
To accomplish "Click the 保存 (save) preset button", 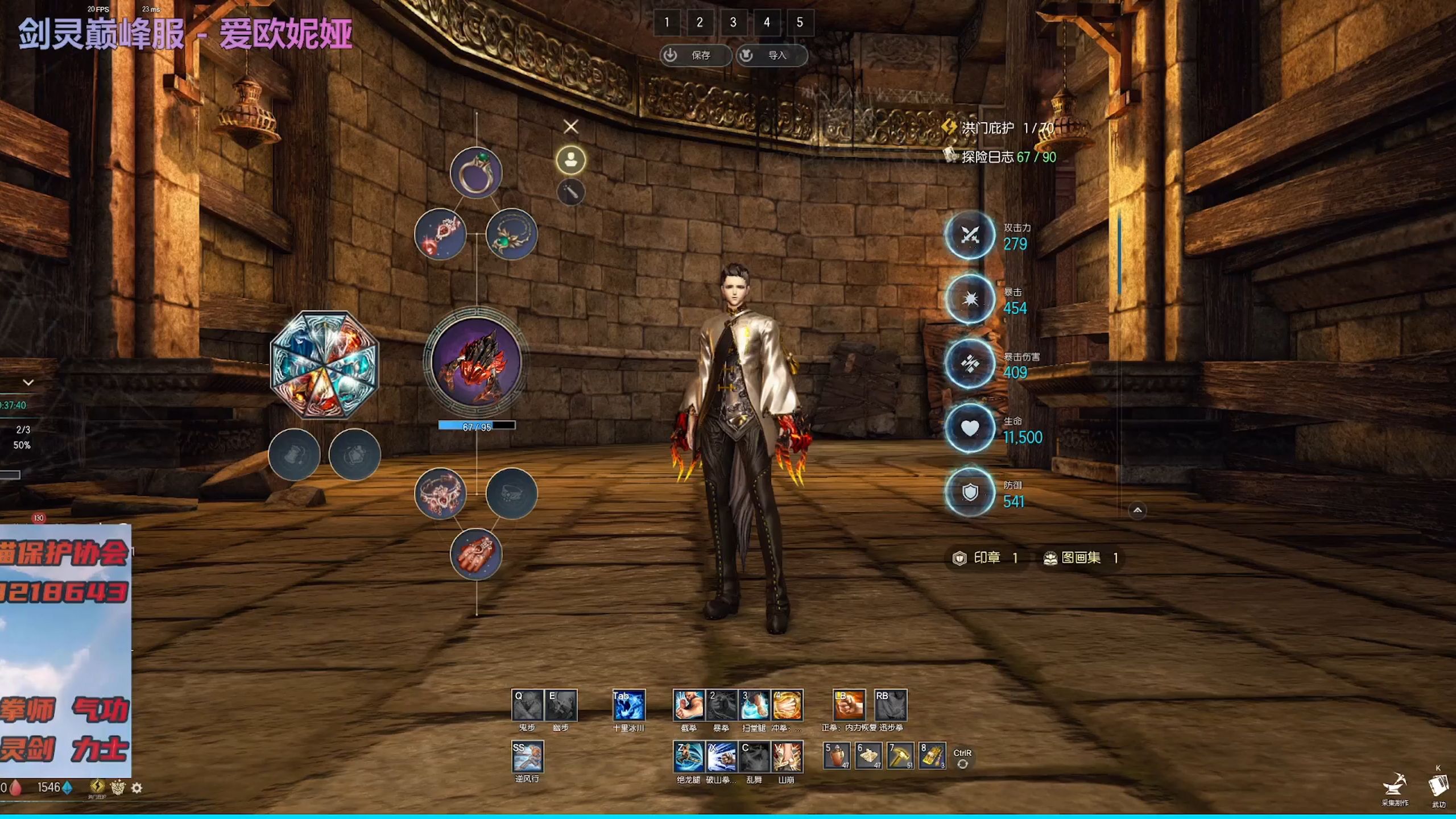I will (695, 55).
